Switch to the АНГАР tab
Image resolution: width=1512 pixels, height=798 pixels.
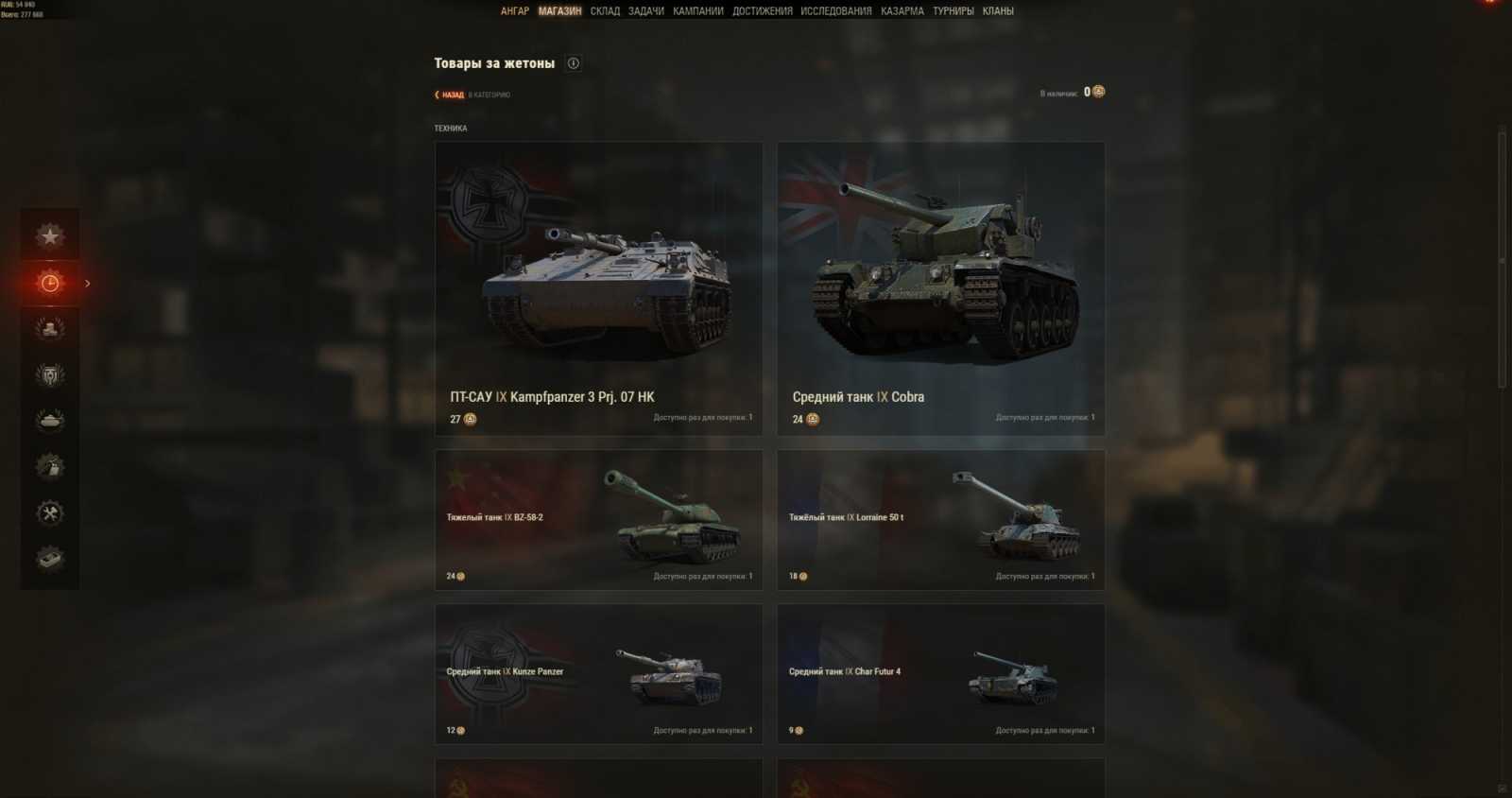pos(514,10)
